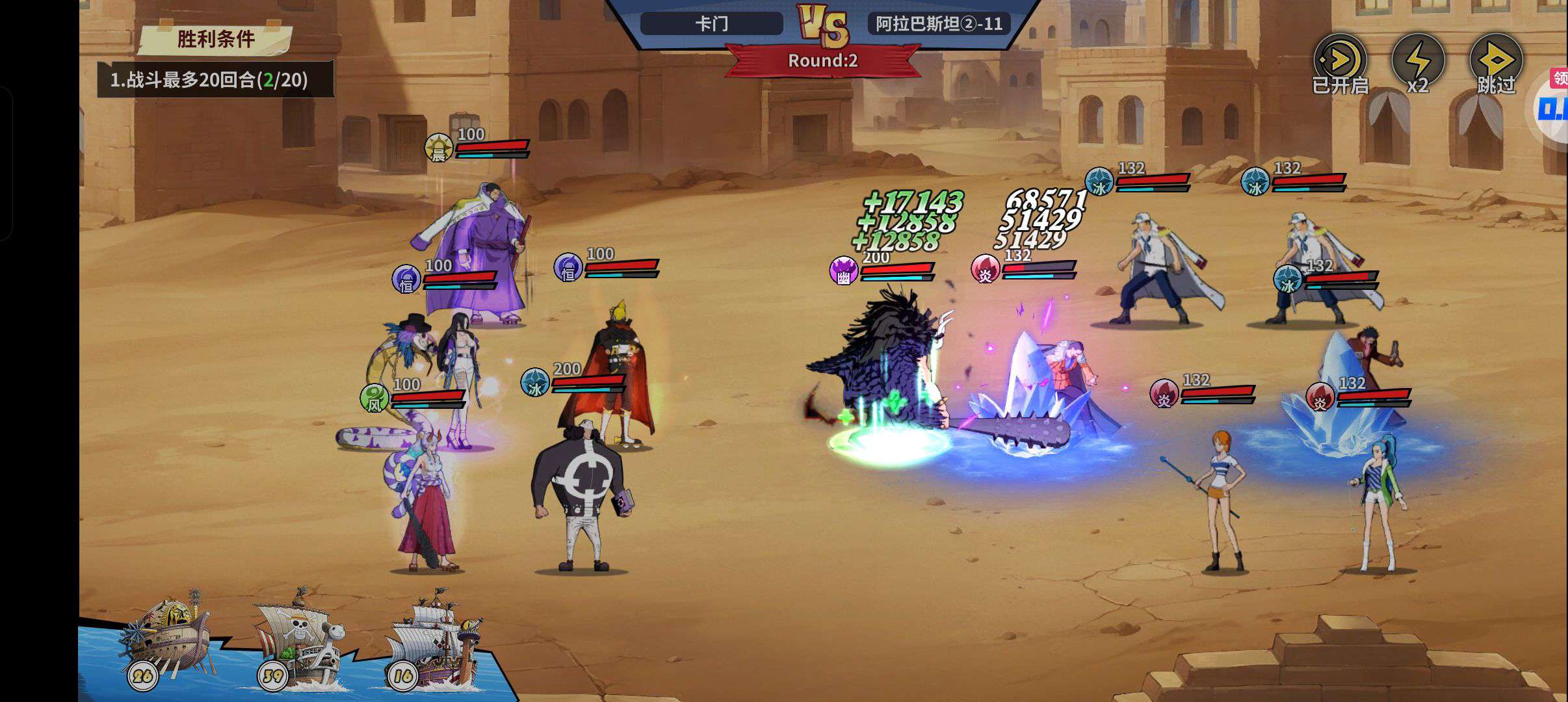Switch battle speed with the x2 button
This screenshot has height=702, width=1568.
click(1418, 64)
